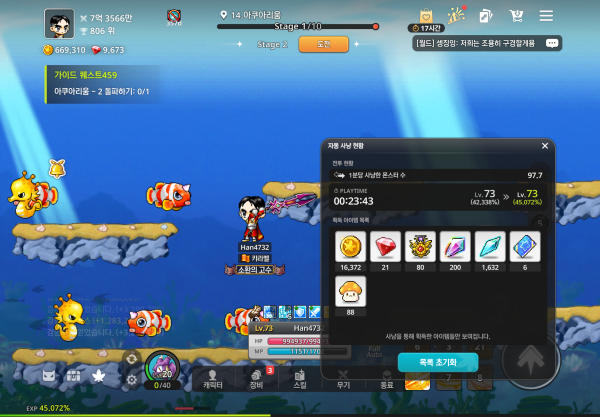Open the player profile portrait

(x=58, y=23)
